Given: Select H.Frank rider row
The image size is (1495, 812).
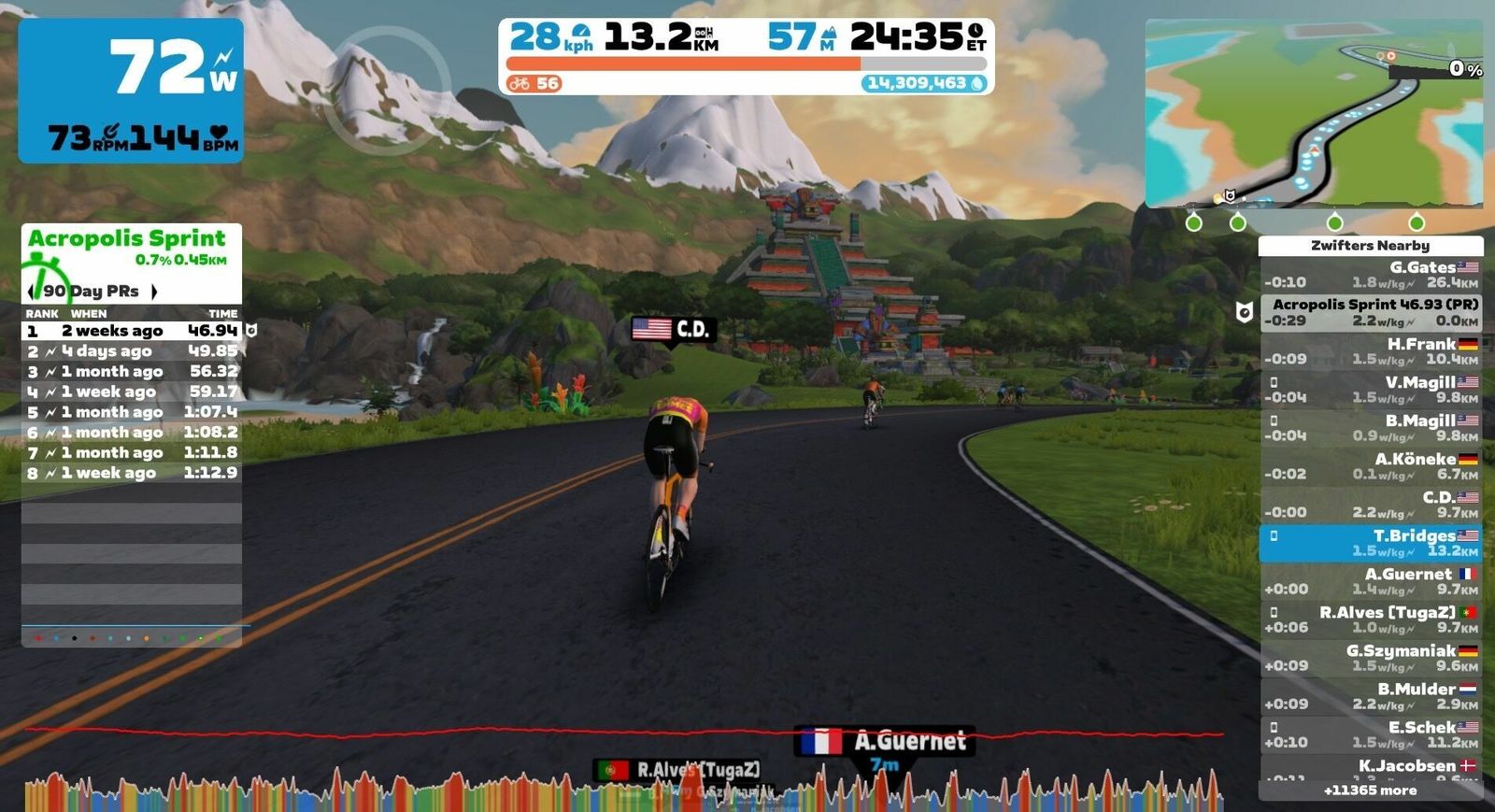Looking at the screenshot, I should click(1370, 351).
